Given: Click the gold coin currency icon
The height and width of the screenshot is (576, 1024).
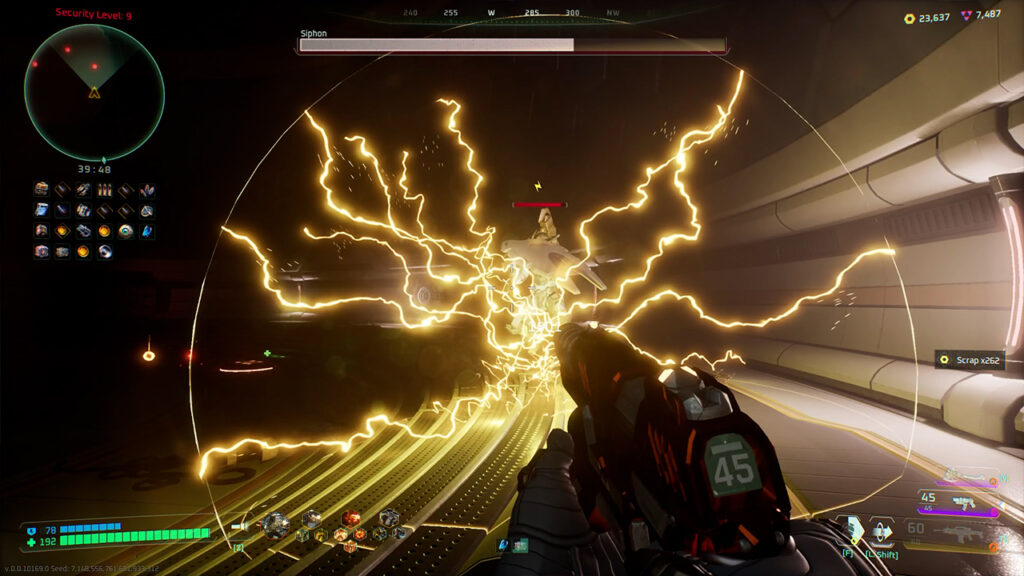Looking at the screenshot, I should pos(909,17).
